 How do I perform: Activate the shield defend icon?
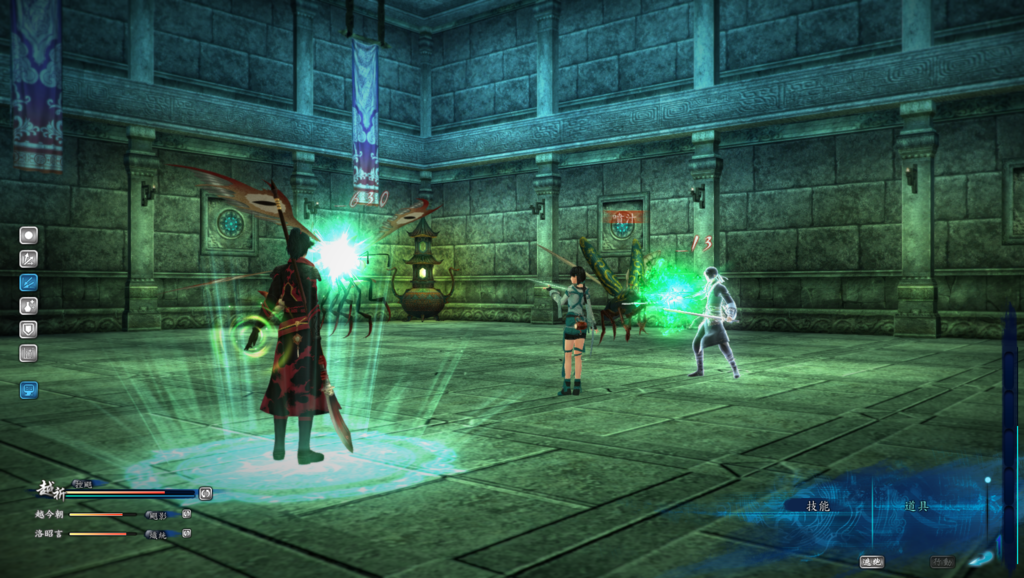(x=28, y=328)
